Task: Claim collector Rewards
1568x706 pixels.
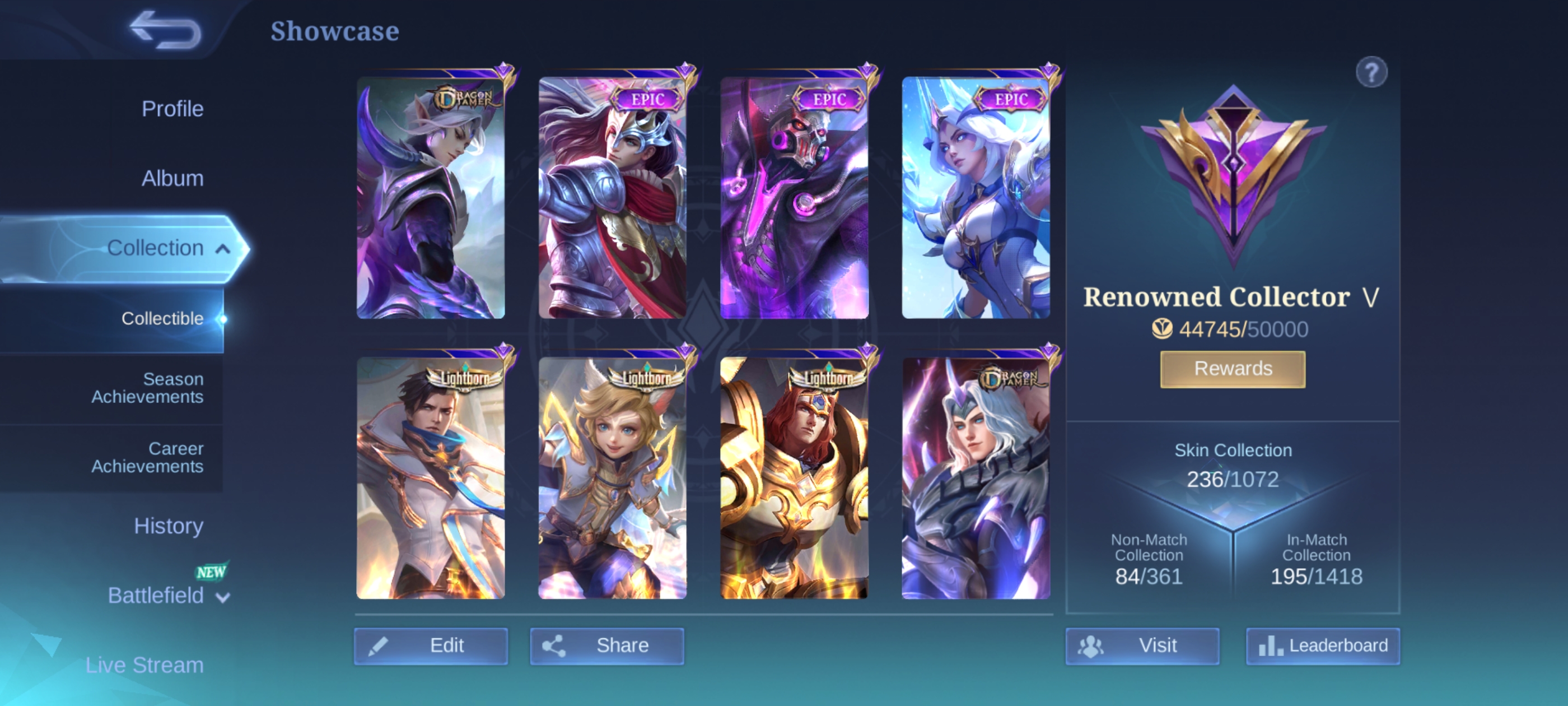Action: (x=1233, y=369)
